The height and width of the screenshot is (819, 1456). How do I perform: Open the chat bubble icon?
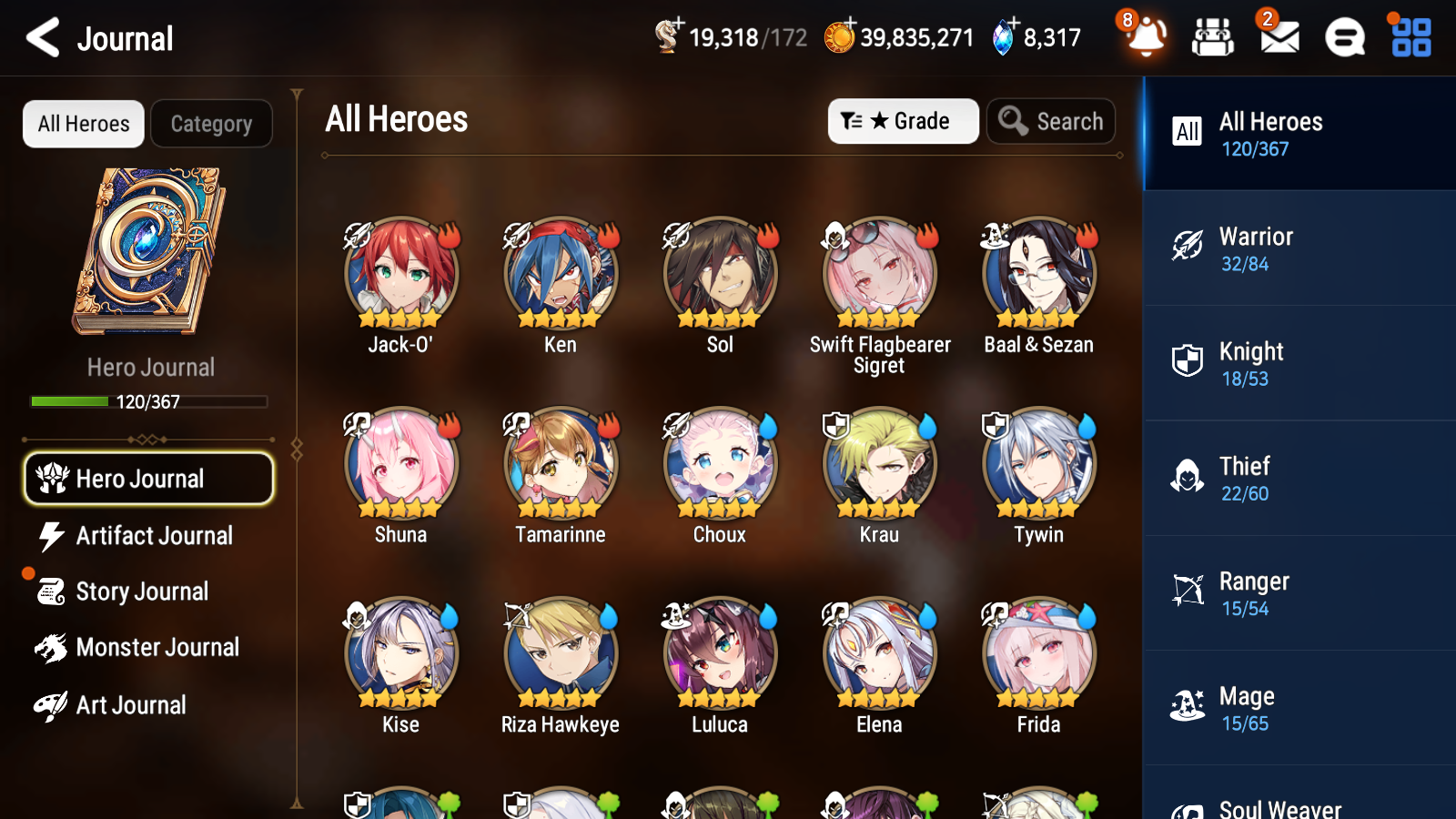[x=1343, y=38]
